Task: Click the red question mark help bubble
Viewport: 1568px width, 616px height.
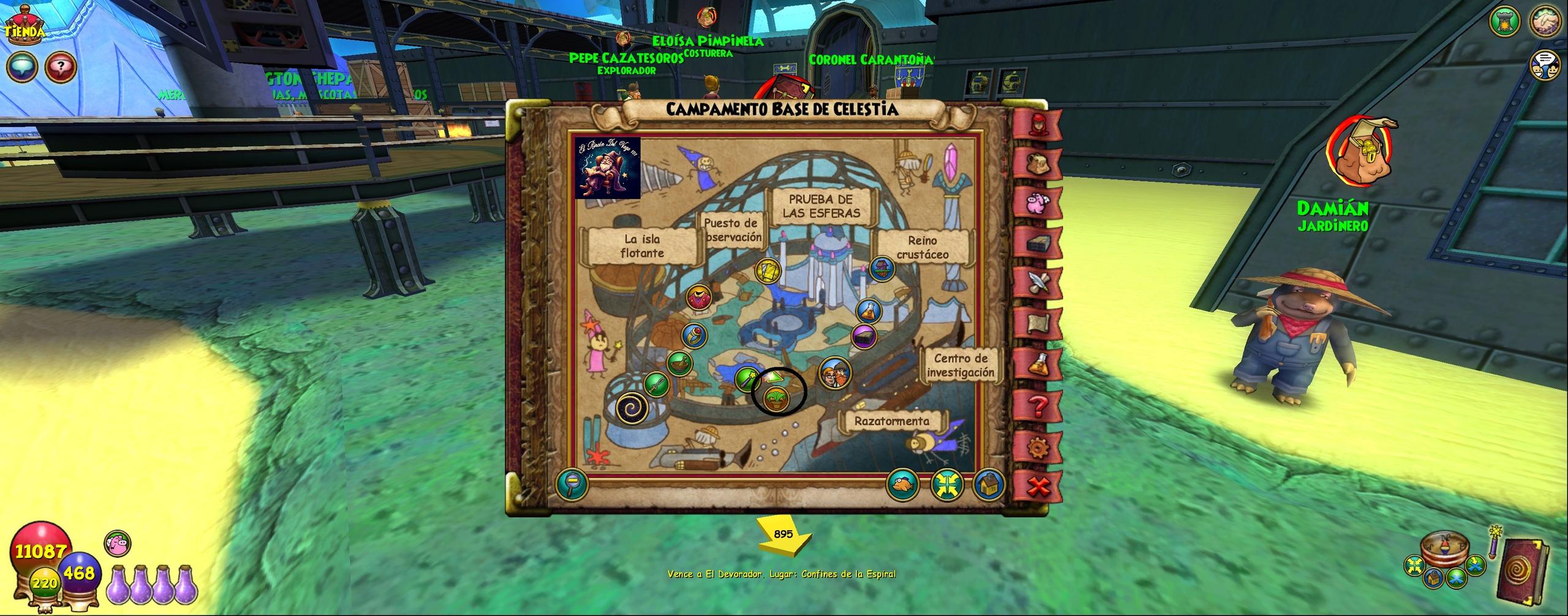Action: 60,66
